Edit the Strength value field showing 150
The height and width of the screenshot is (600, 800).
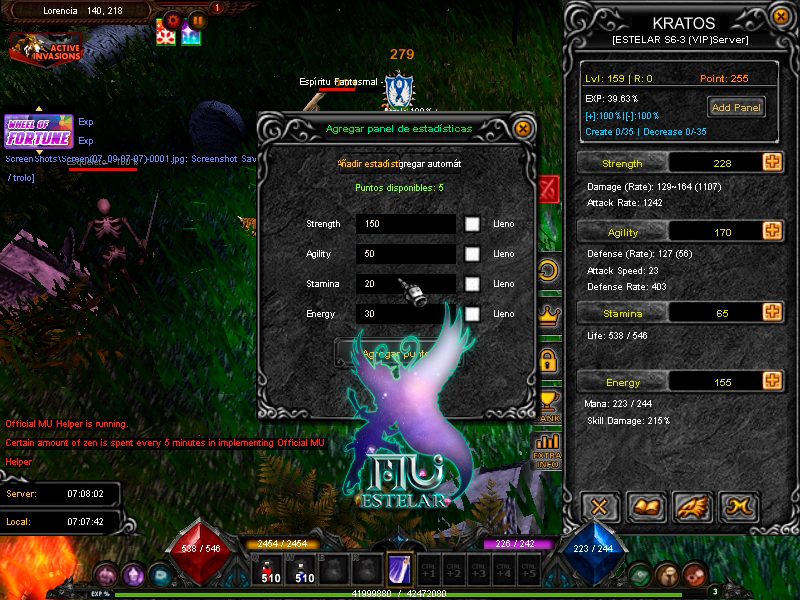pos(405,224)
